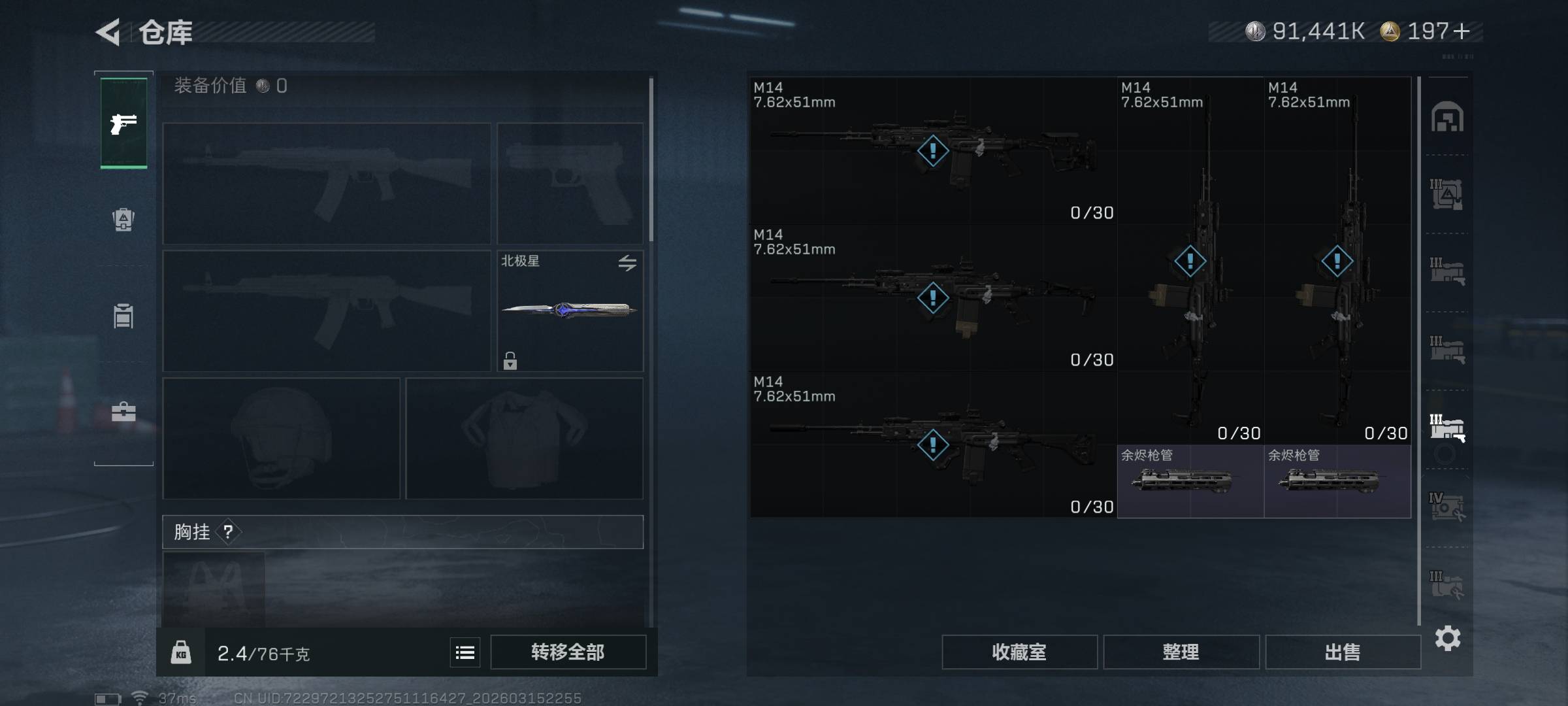Open the empty pistol slot
This screenshot has width=1568, height=706.
(x=570, y=183)
